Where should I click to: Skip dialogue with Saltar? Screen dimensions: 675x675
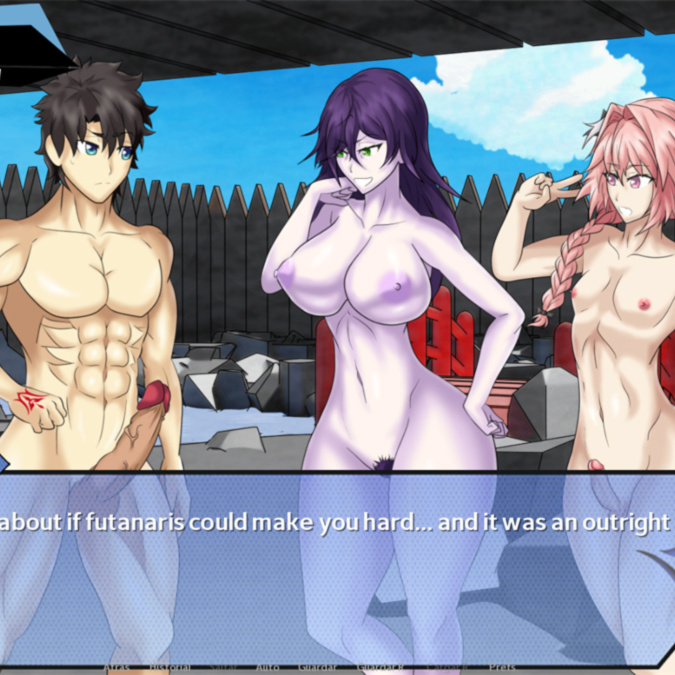pos(220,666)
